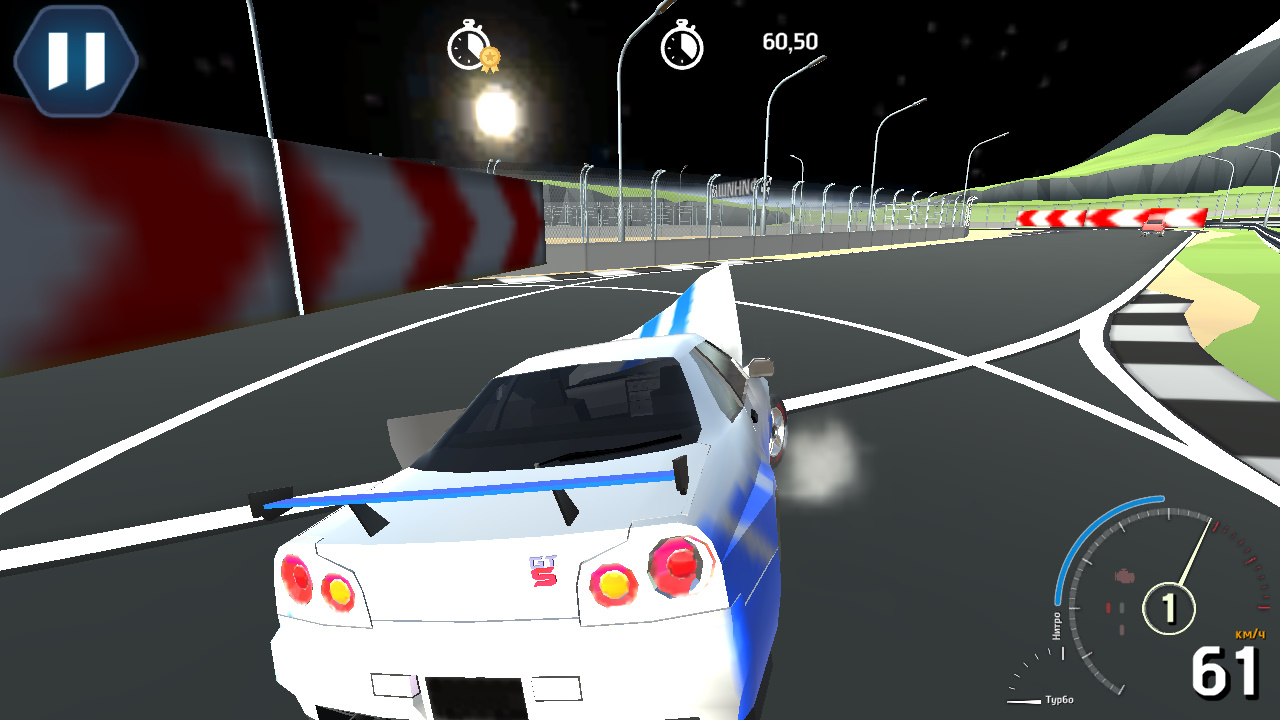The image size is (1280, 720).
Task: Click the Турбо indicator label
Action: tap(1061, 699)
